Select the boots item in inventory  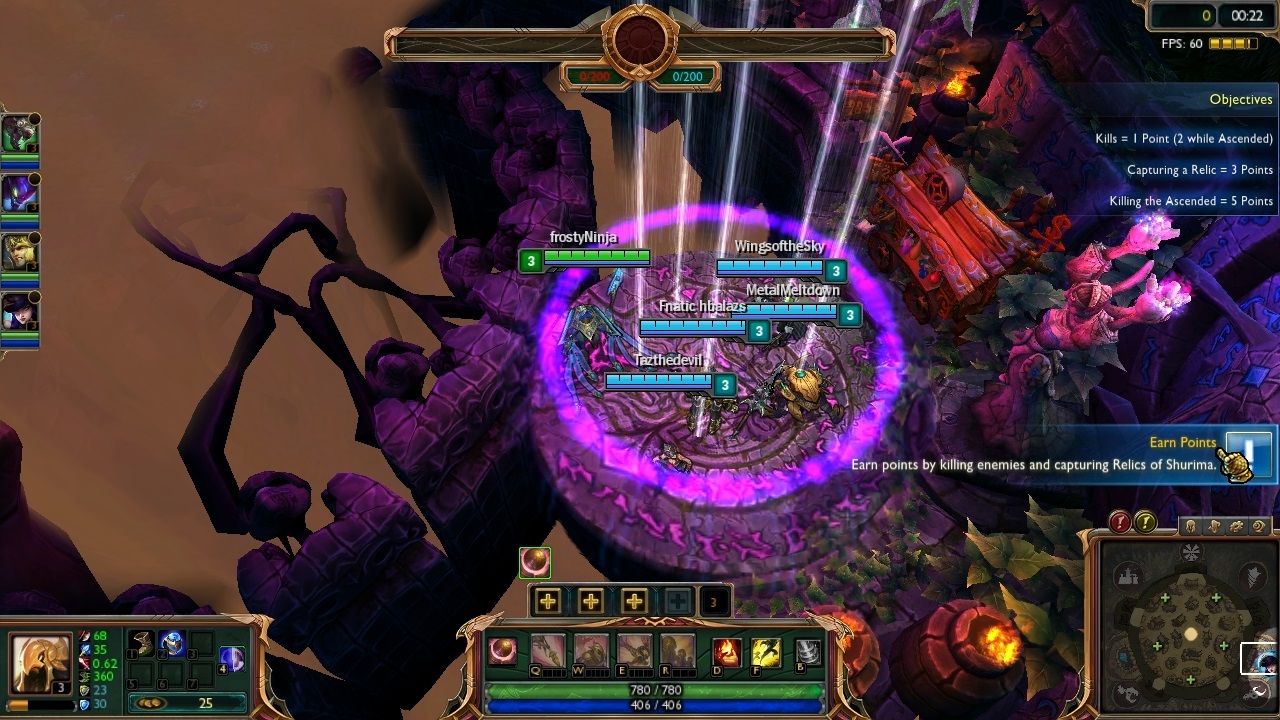[x=142, y=643]
